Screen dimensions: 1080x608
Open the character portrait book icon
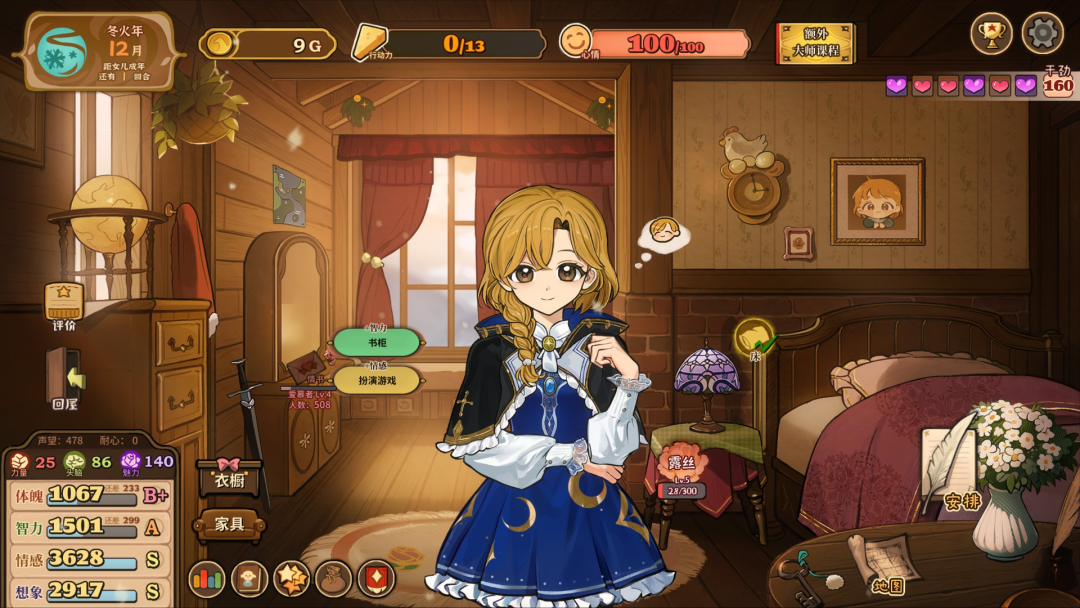click(x=249, y=579)
